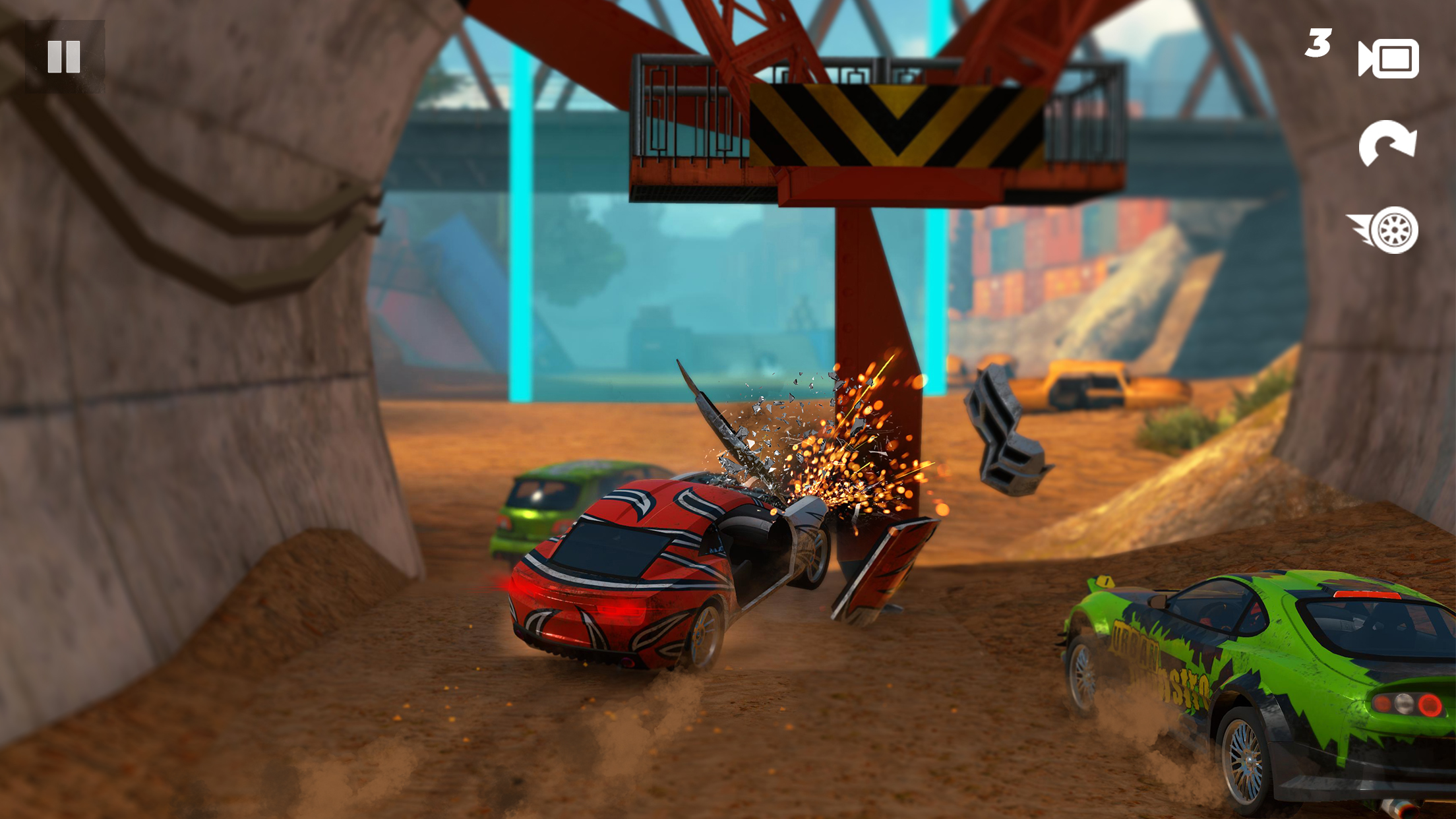Tap the pause icon in top left corner
1456x819 pixels.
[x=64, y=56]
